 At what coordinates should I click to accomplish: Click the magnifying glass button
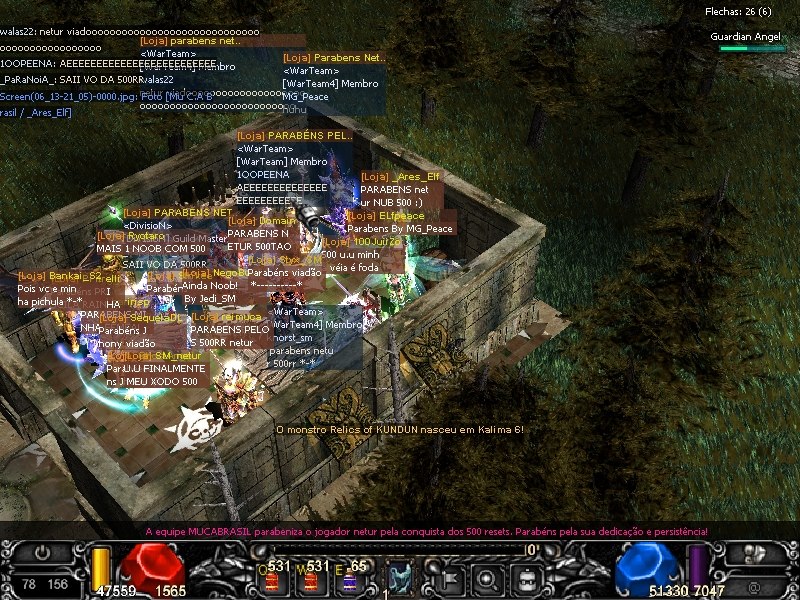487,577
